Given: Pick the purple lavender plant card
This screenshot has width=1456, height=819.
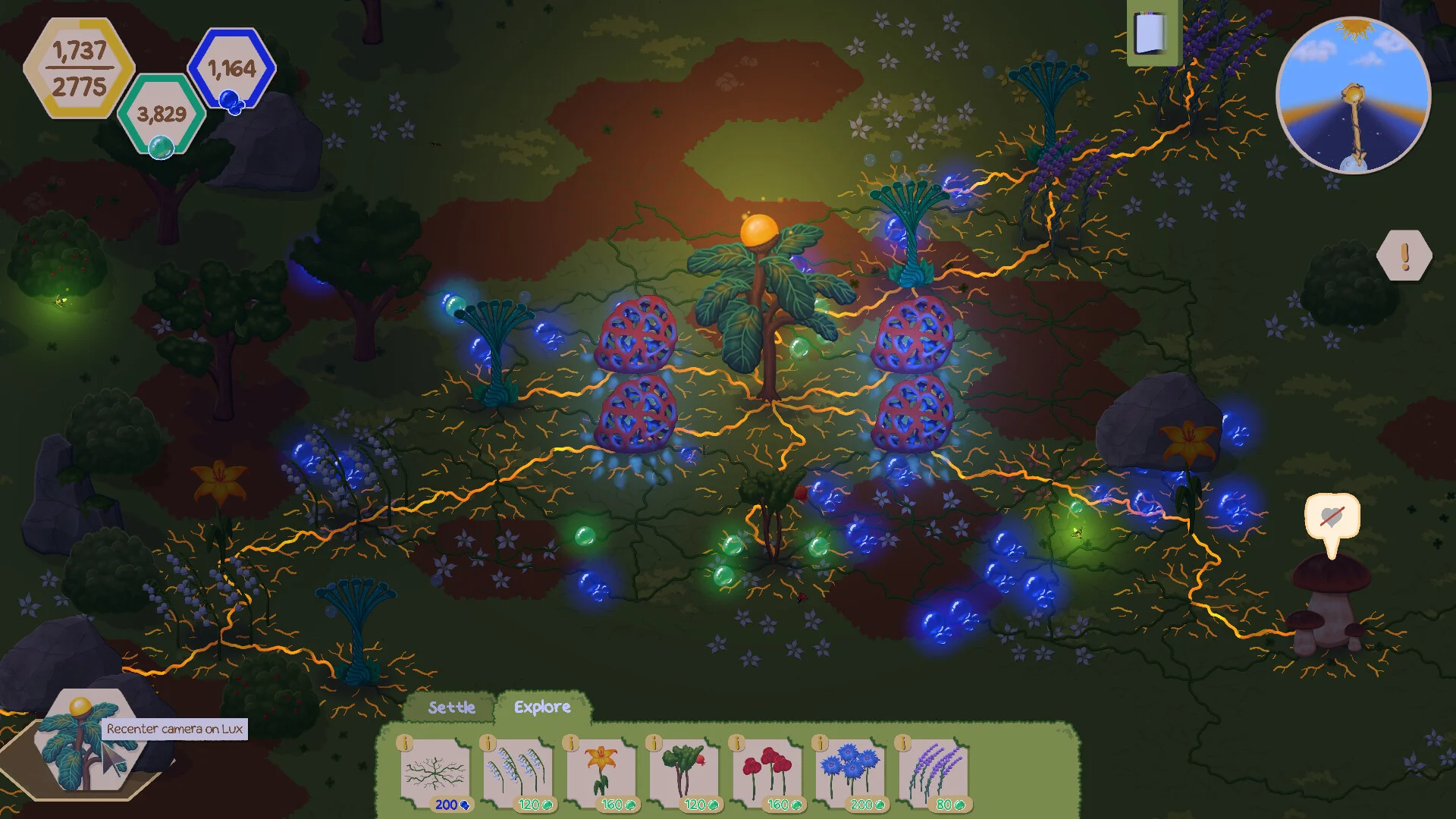Looking at the screenshot, I should [934, 773].
